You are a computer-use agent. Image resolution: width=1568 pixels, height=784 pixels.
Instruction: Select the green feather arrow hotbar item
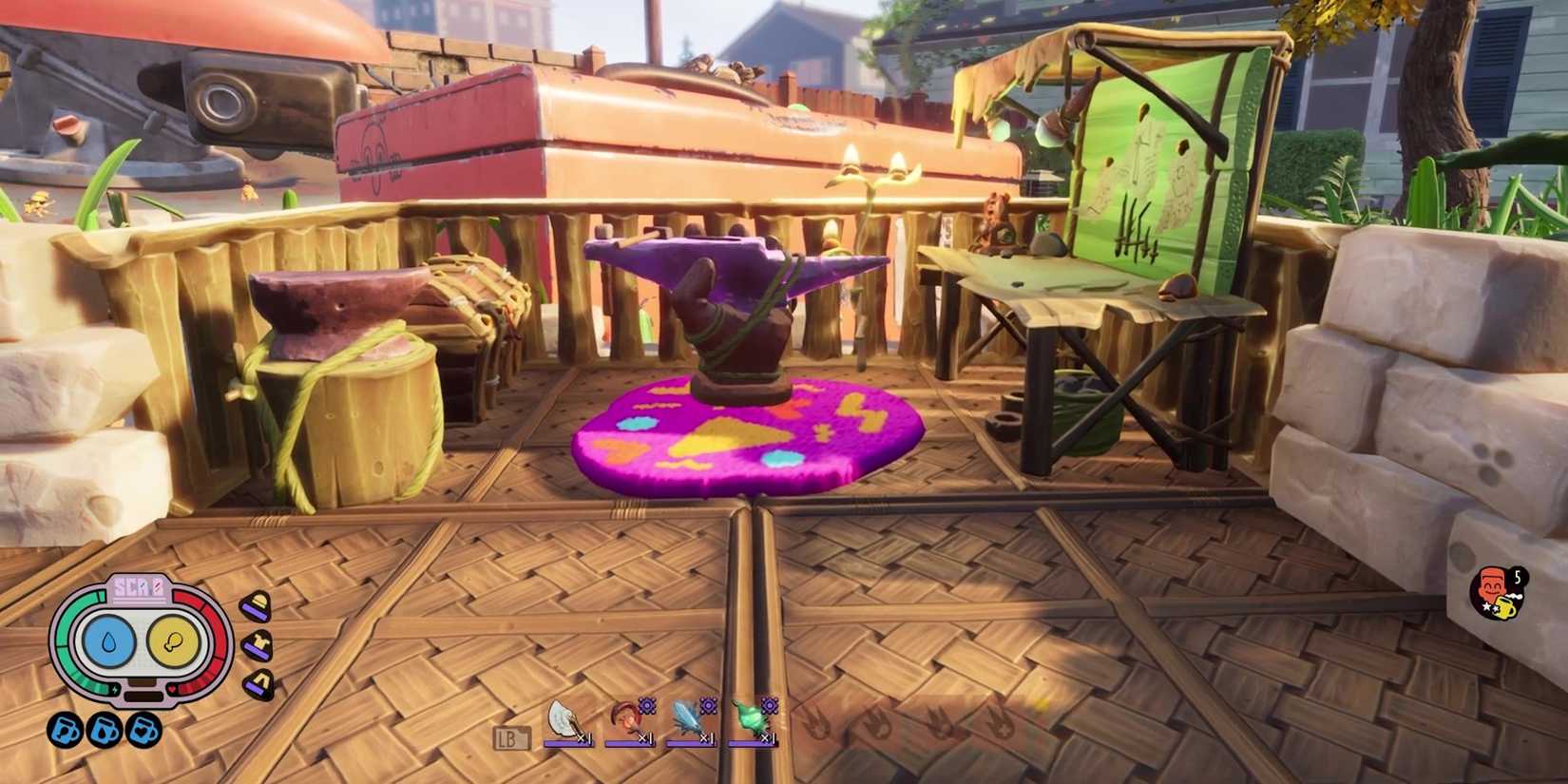(x=751, y=717)
